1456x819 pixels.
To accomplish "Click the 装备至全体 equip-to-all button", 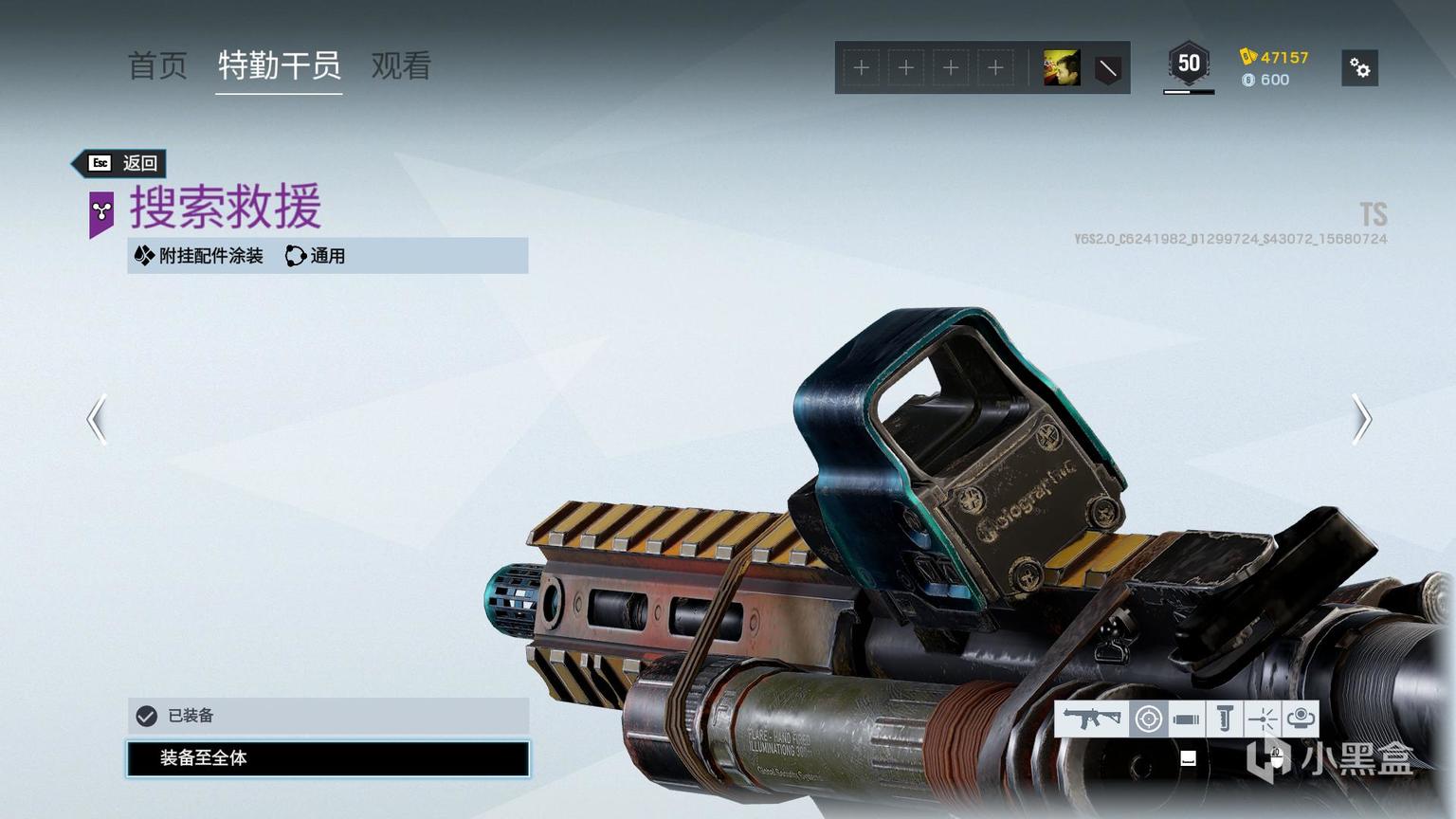I will (x=328, y=758).
